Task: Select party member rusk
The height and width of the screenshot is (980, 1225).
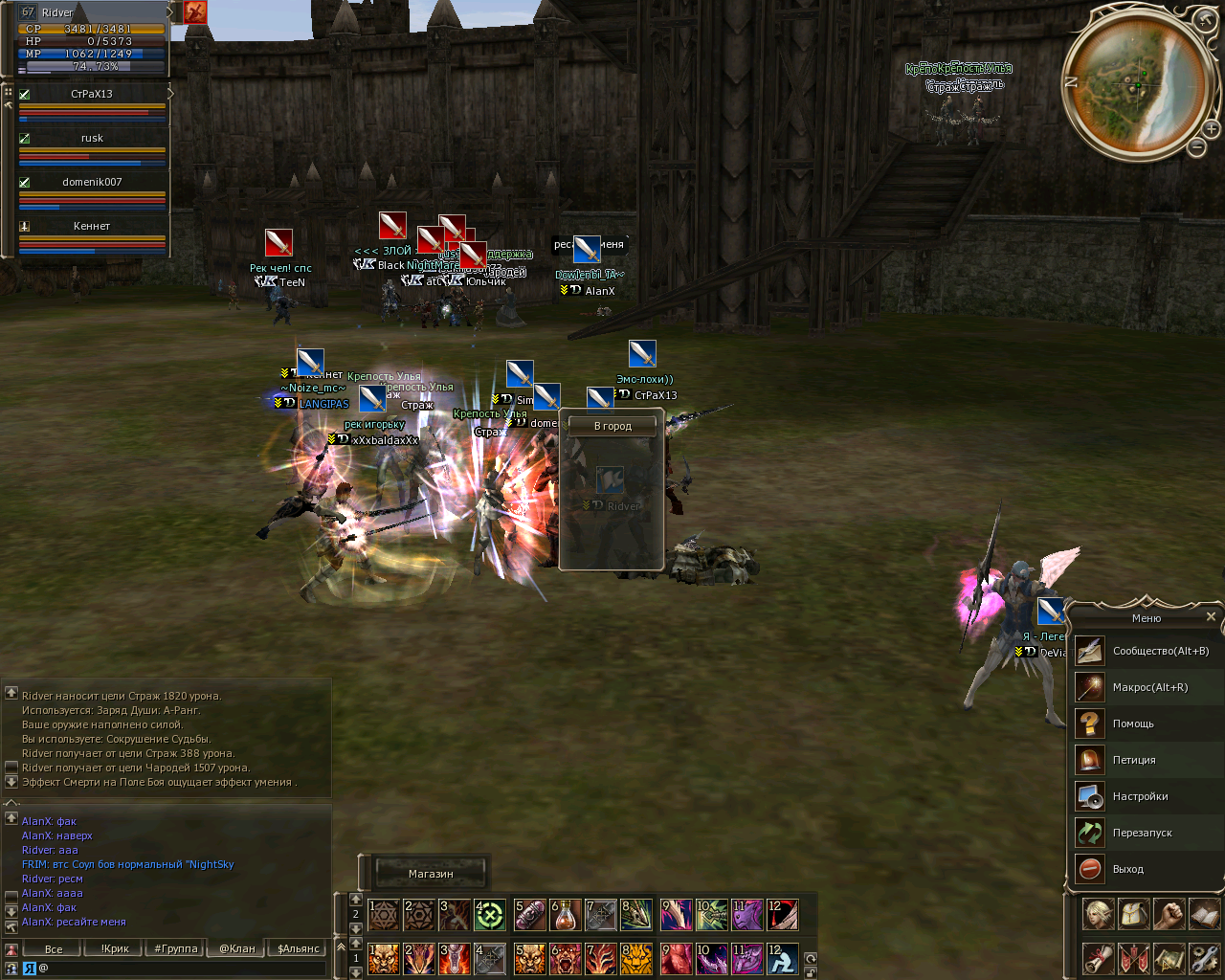Action: click(x=92, y=139)
